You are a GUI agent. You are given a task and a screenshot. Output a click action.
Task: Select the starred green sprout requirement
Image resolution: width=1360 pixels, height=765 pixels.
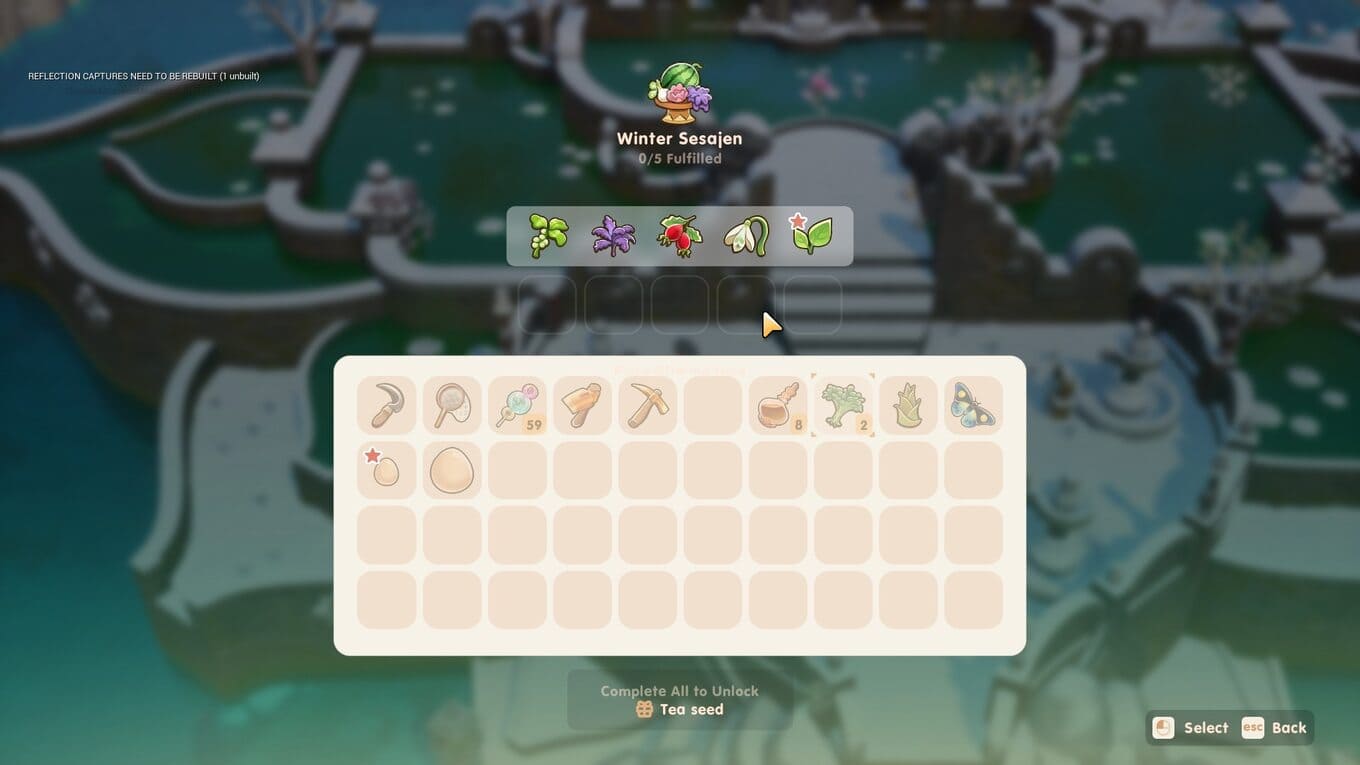(811, 236)
